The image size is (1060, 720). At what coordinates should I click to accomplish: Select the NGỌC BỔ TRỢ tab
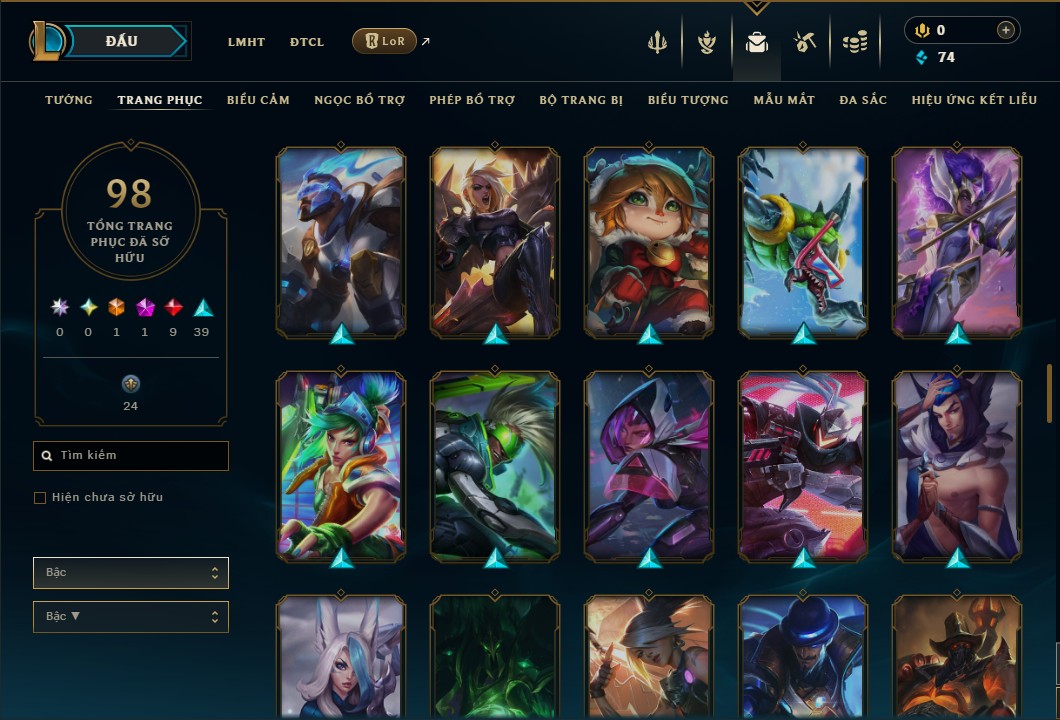[x=359, y=100]
